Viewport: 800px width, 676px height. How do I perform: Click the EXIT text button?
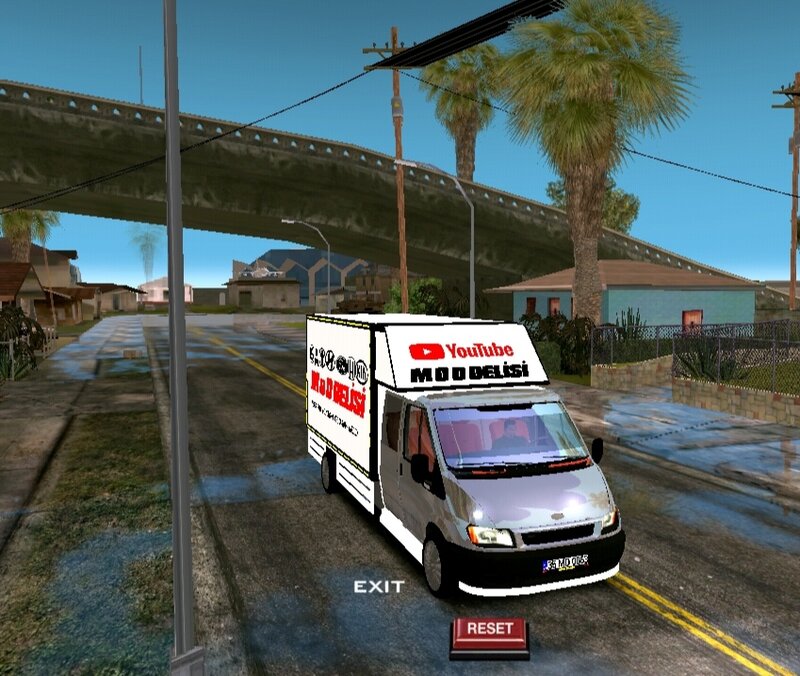(379, 586)
